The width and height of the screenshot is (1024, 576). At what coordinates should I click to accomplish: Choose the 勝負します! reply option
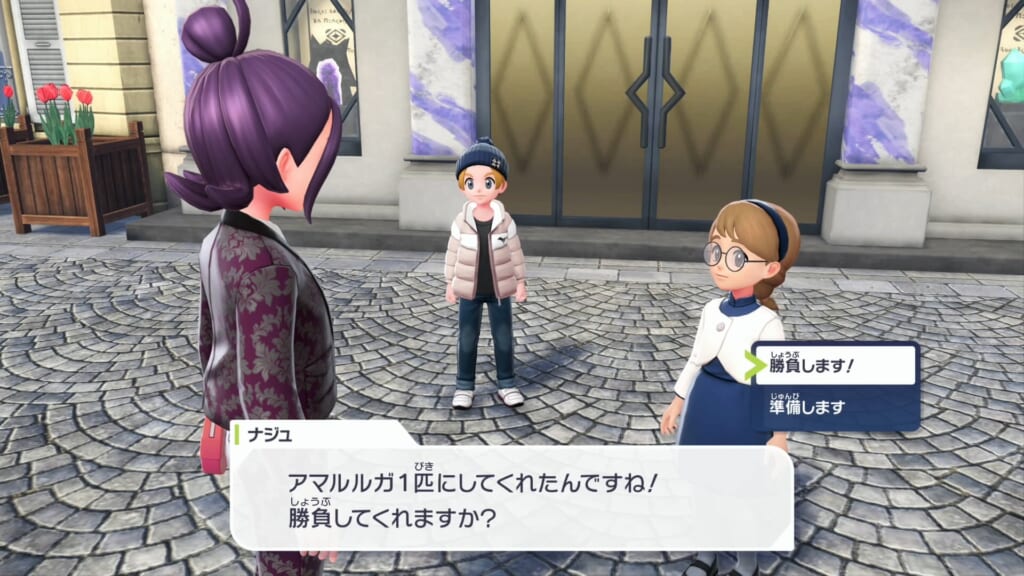(834, 366)
